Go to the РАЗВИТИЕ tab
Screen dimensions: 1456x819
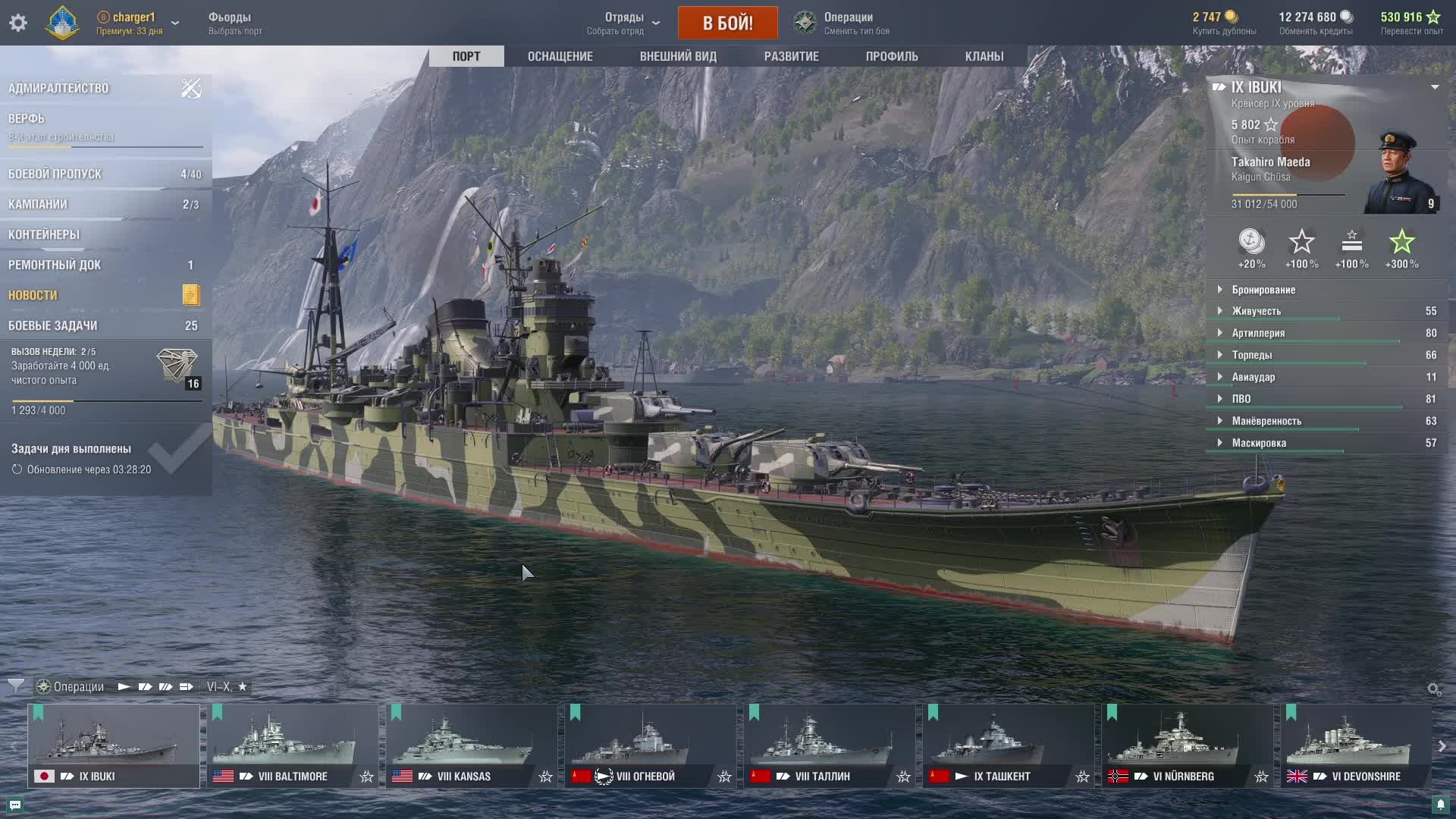coord(791,56)
